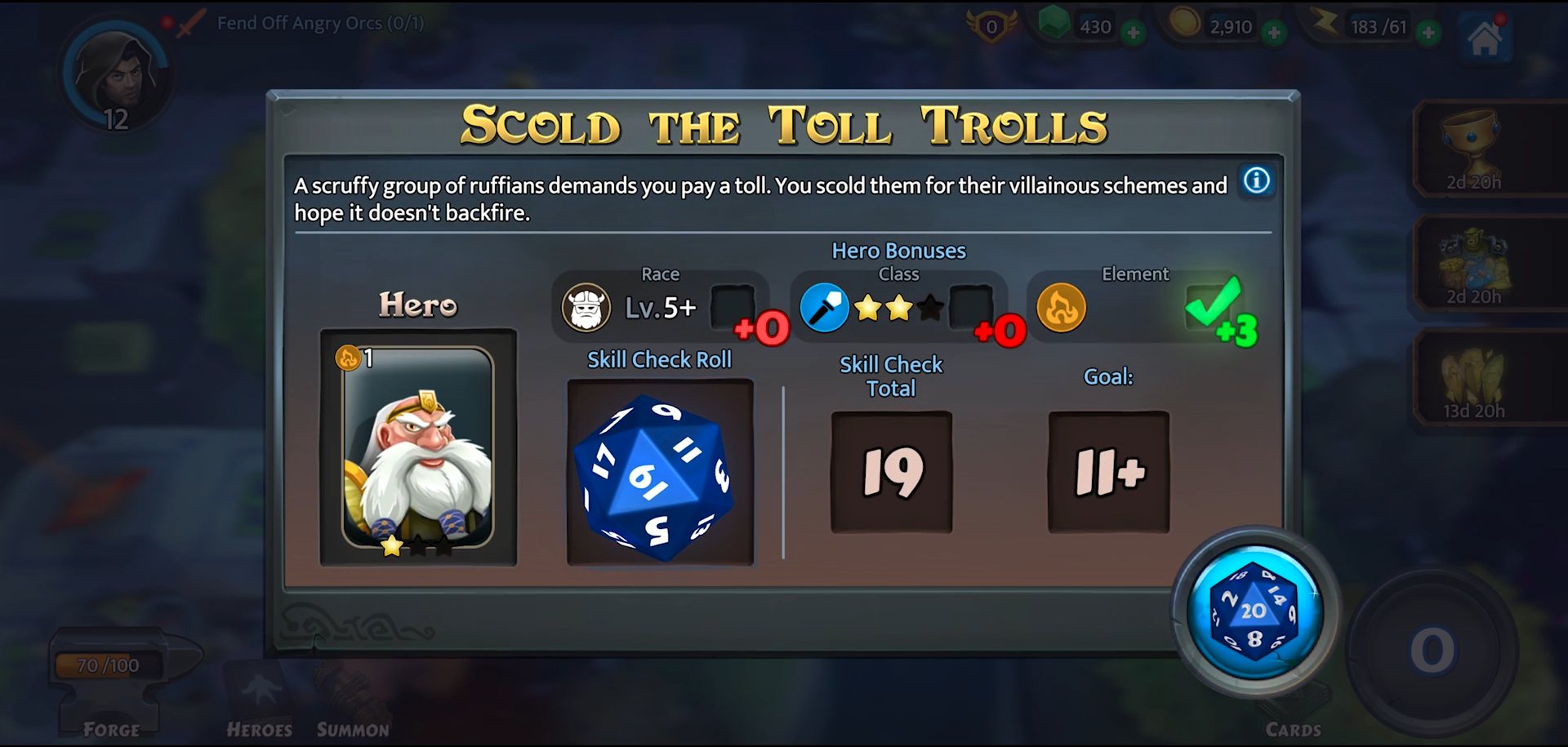Image resolution: width=1568 pixels, height=747 pixels.
Task: Open the treasure pile event with orc
Action: pyautogui.click(x=1474, y=263)
